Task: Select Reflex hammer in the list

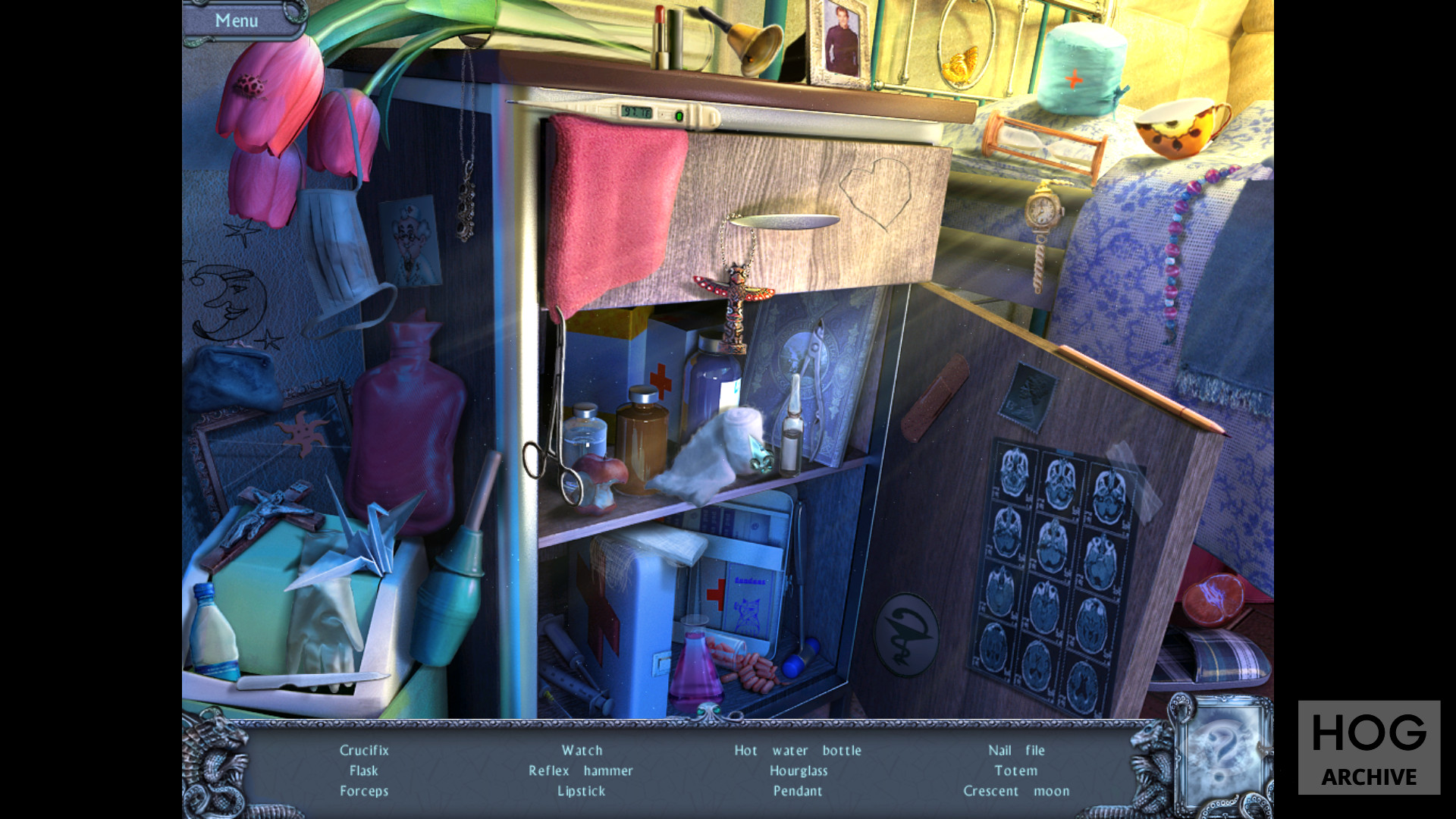Action: (x=581, y=770)
